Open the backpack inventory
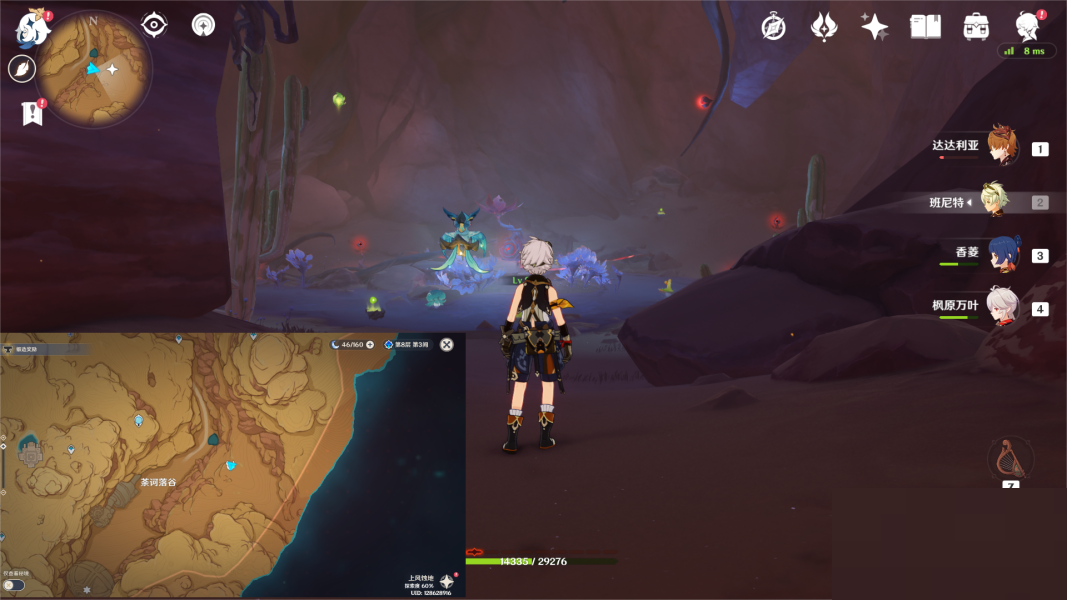The height and width of the screenshot is (600, 1067). click(976, 27)
